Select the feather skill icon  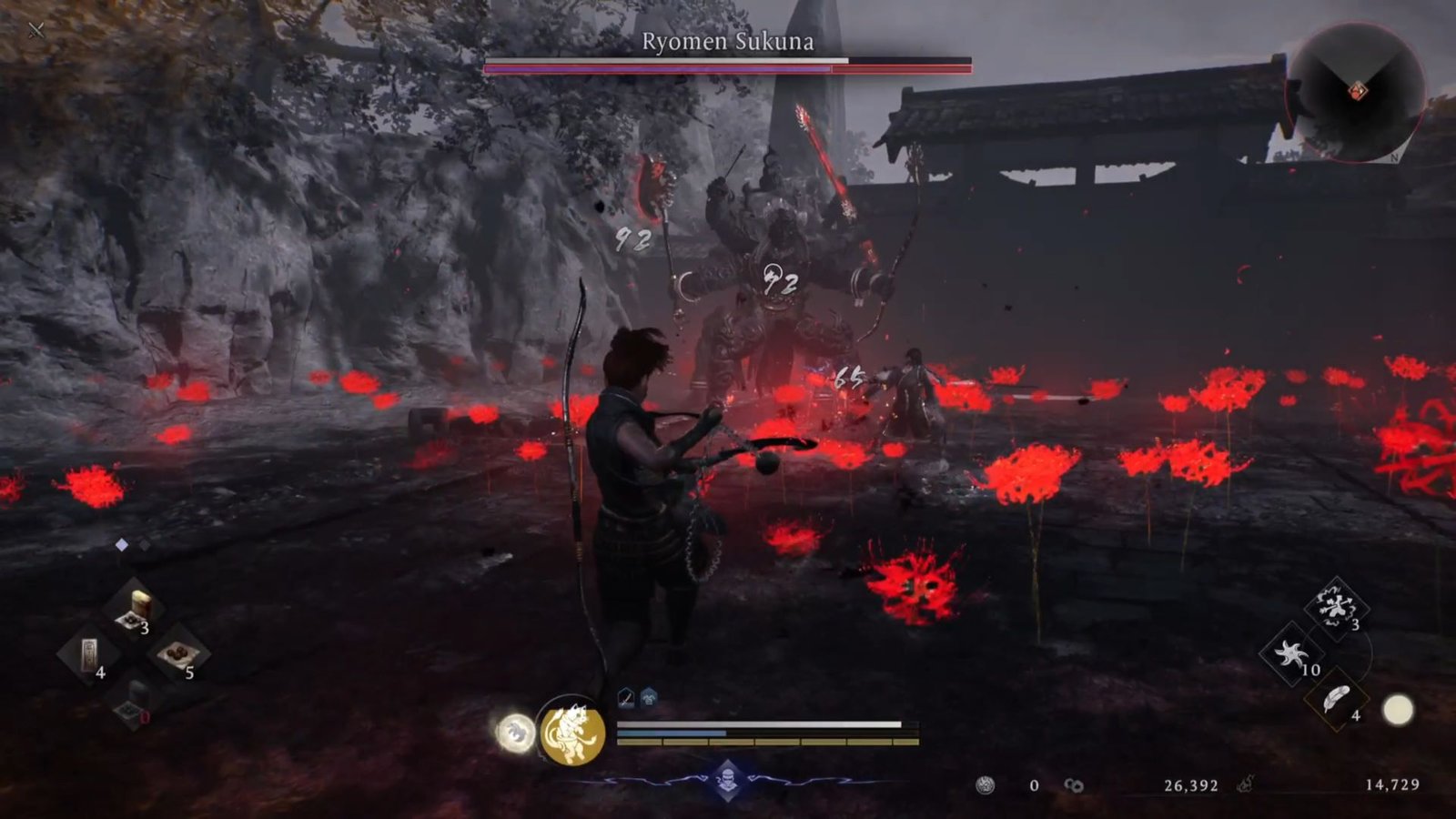point(1336,699)
